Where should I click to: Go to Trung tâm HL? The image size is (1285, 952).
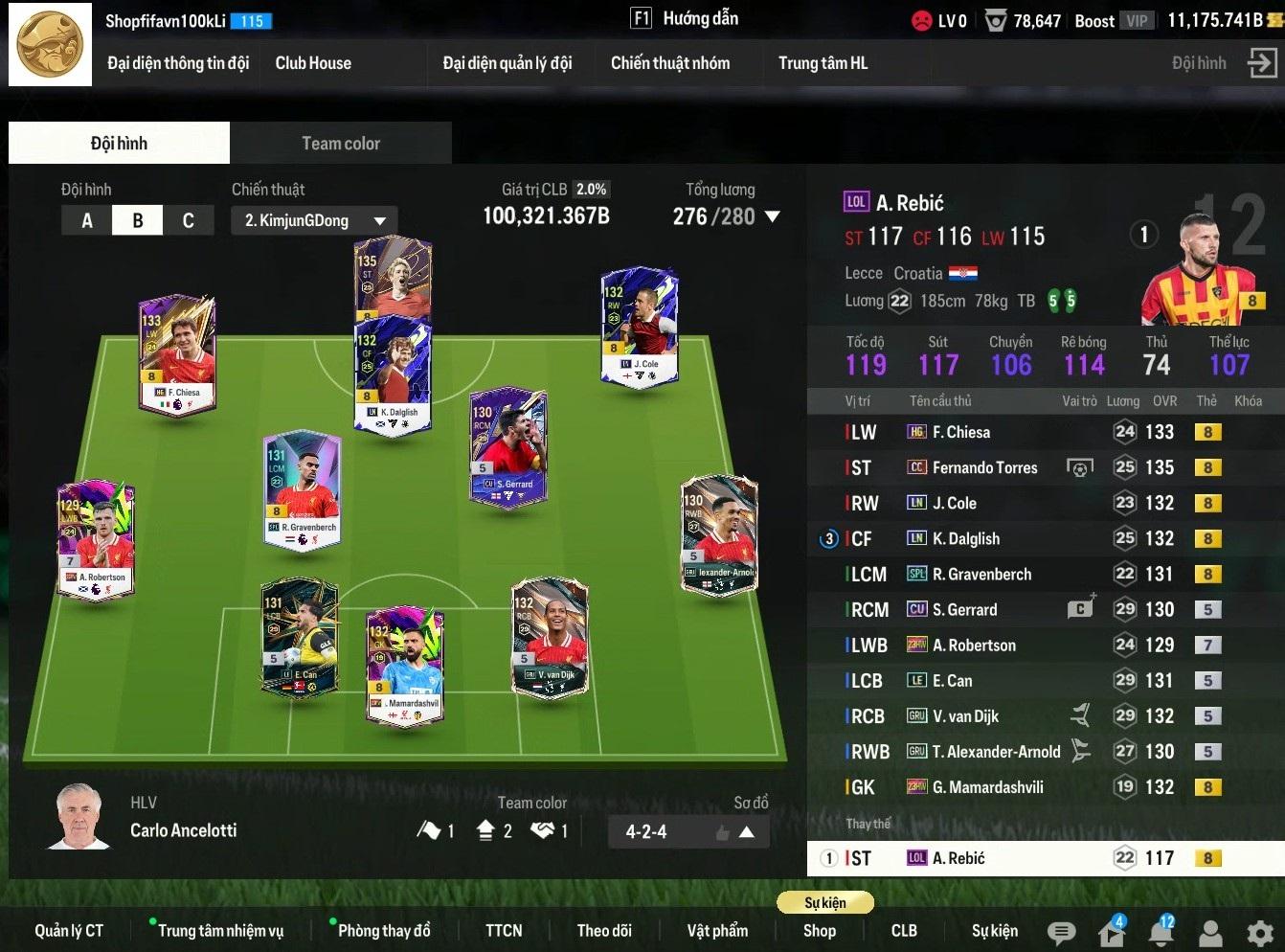click(x=823, y=63)
